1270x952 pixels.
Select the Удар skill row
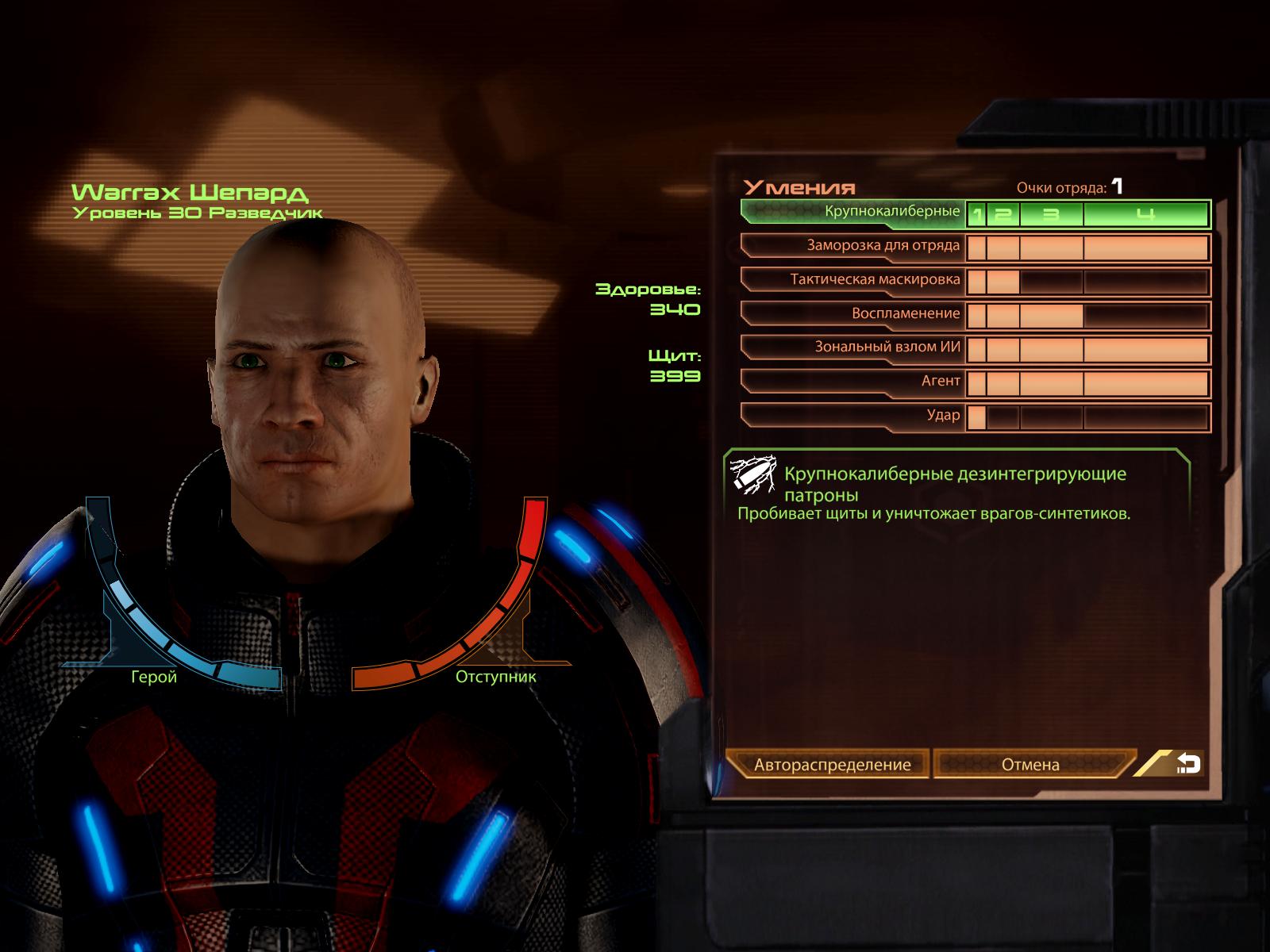coord(853,416)
